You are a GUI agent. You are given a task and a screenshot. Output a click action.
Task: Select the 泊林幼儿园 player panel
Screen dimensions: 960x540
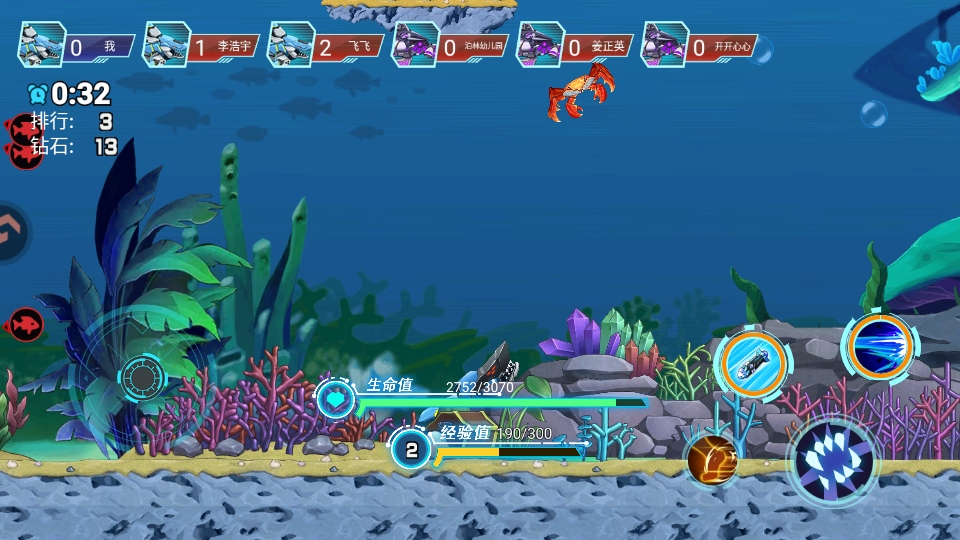point(450,46)
